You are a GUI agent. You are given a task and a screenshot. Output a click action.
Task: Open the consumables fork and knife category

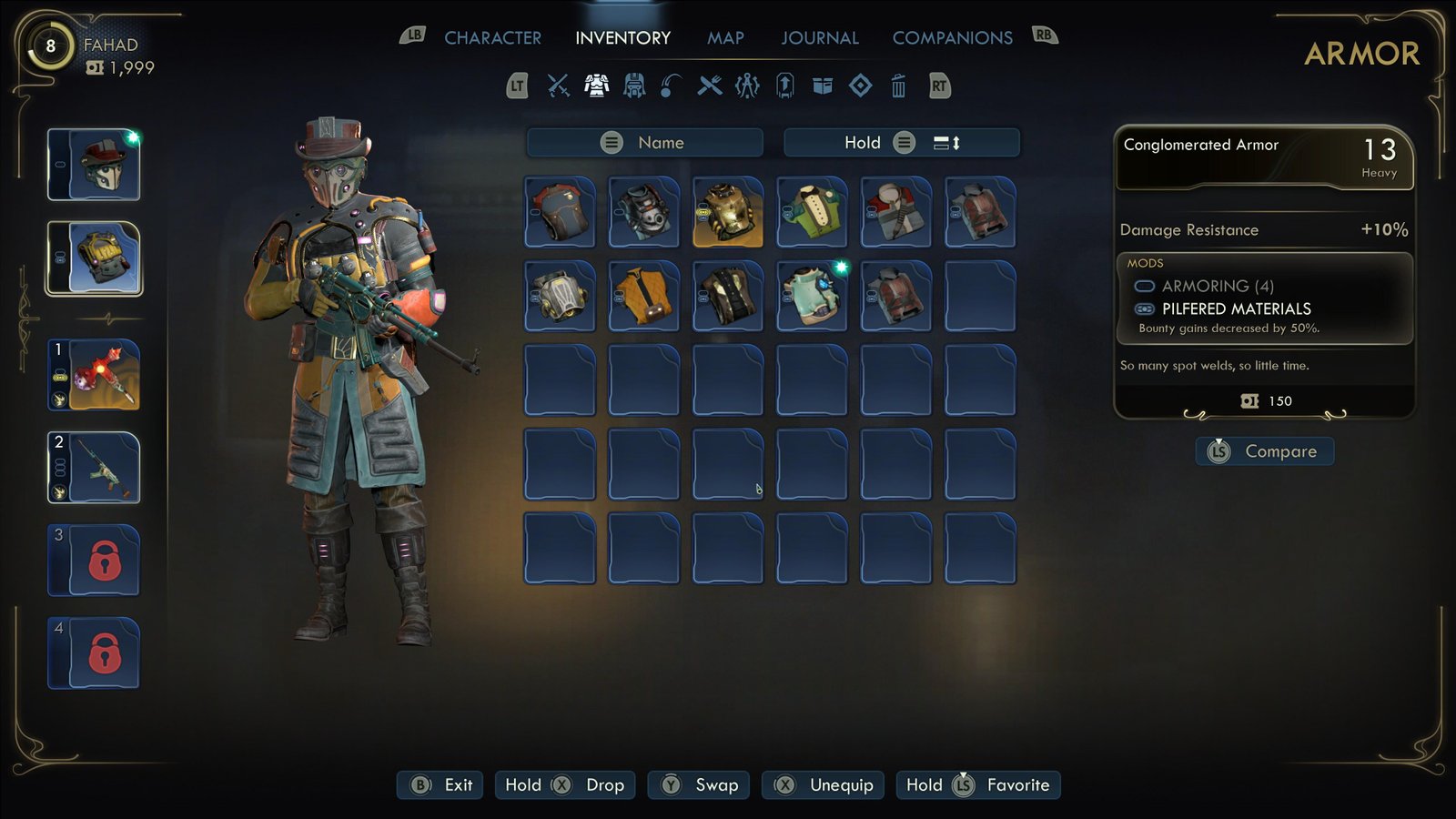tap(710, 86)
